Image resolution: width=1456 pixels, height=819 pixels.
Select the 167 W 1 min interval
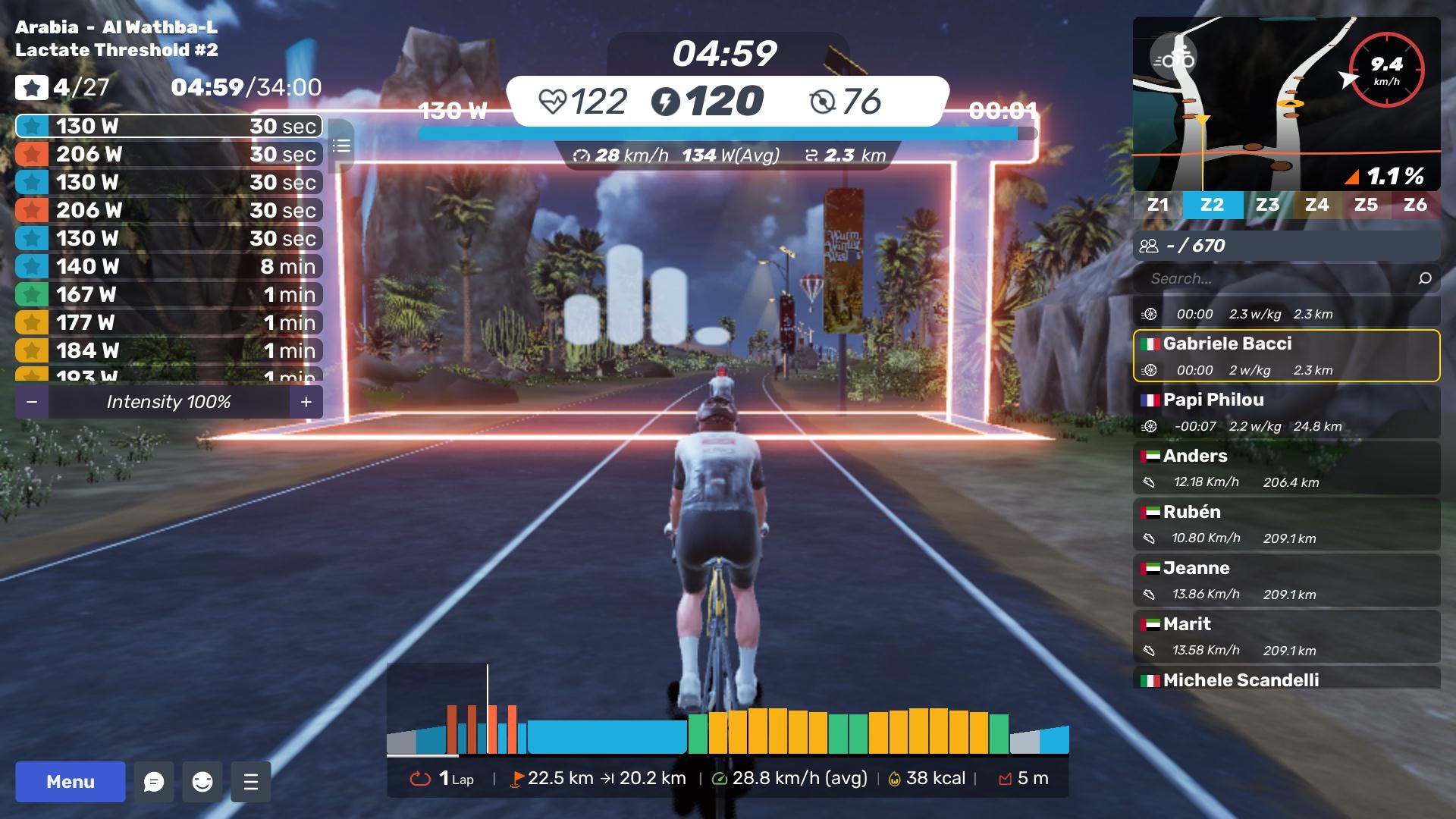pyautogui.click(x=168, y=295)
